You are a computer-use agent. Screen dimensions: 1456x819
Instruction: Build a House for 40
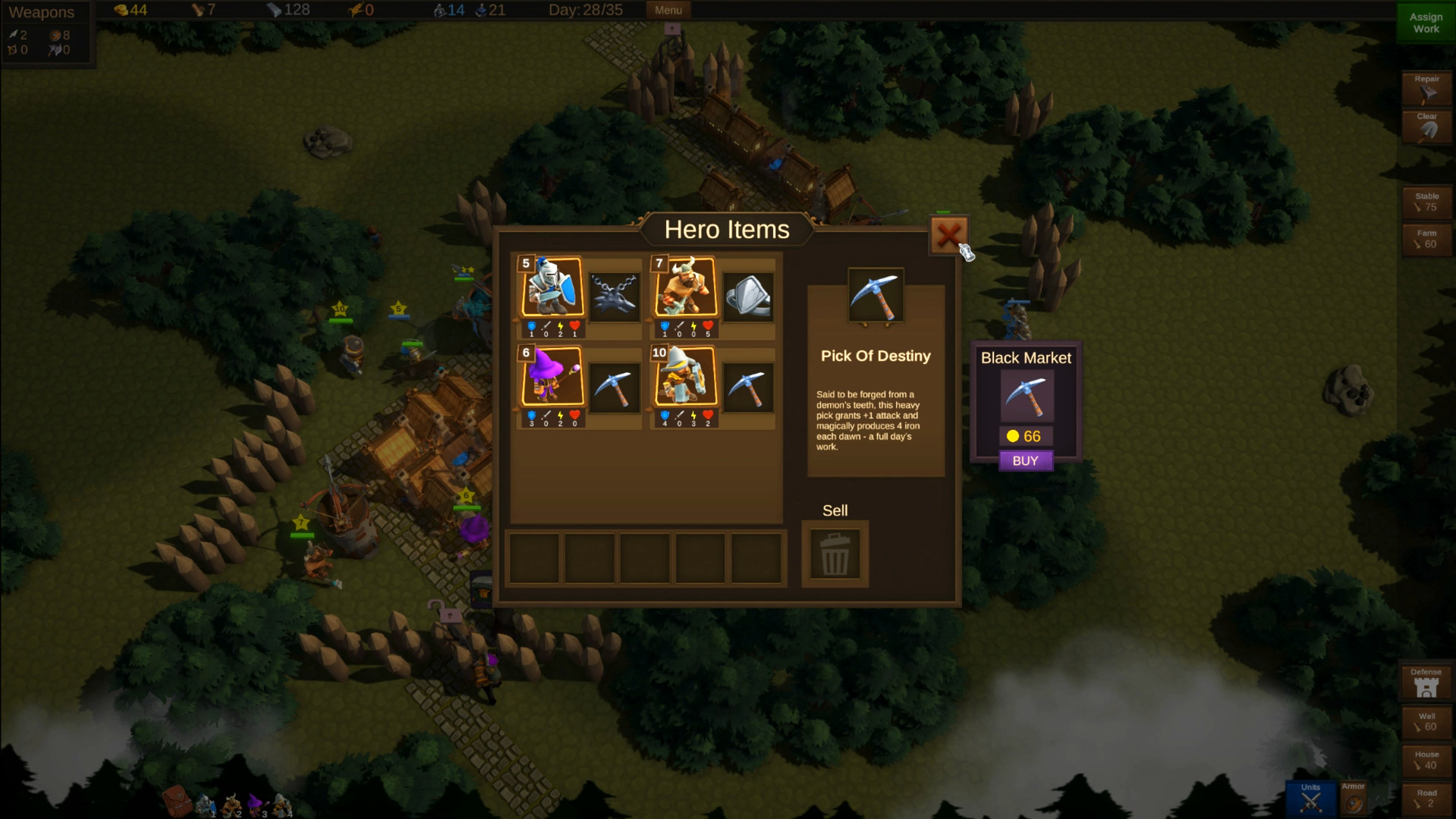click(x=1426, y=761)
